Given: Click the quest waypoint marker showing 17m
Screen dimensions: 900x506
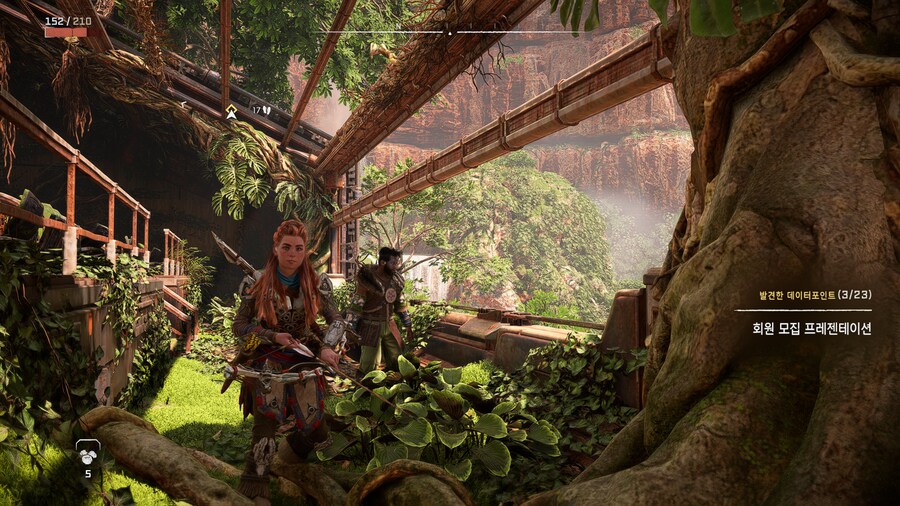Looking at the screenshot, I should pos(232,110).
